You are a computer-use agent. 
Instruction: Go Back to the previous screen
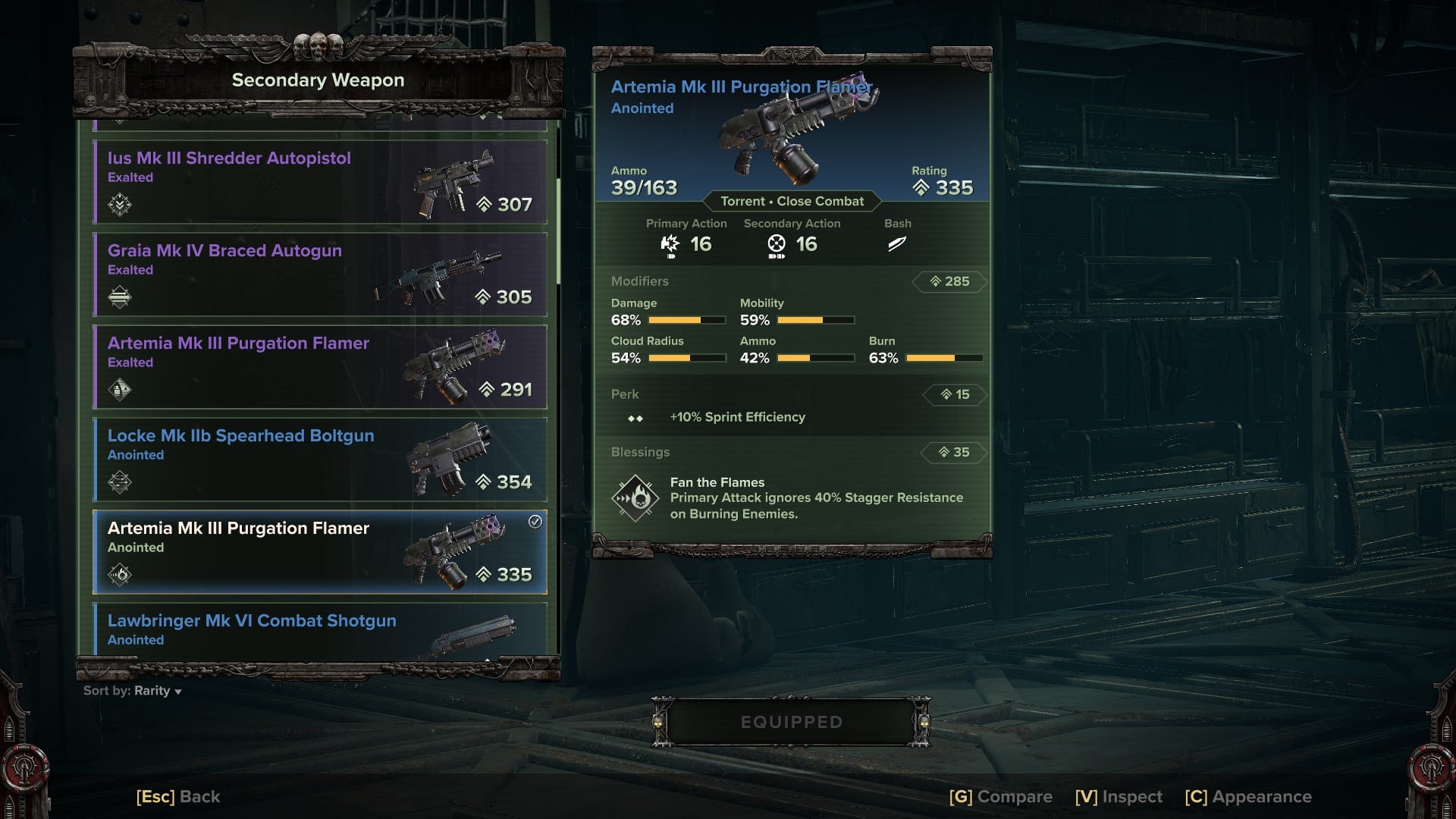[x=178, y=797]
